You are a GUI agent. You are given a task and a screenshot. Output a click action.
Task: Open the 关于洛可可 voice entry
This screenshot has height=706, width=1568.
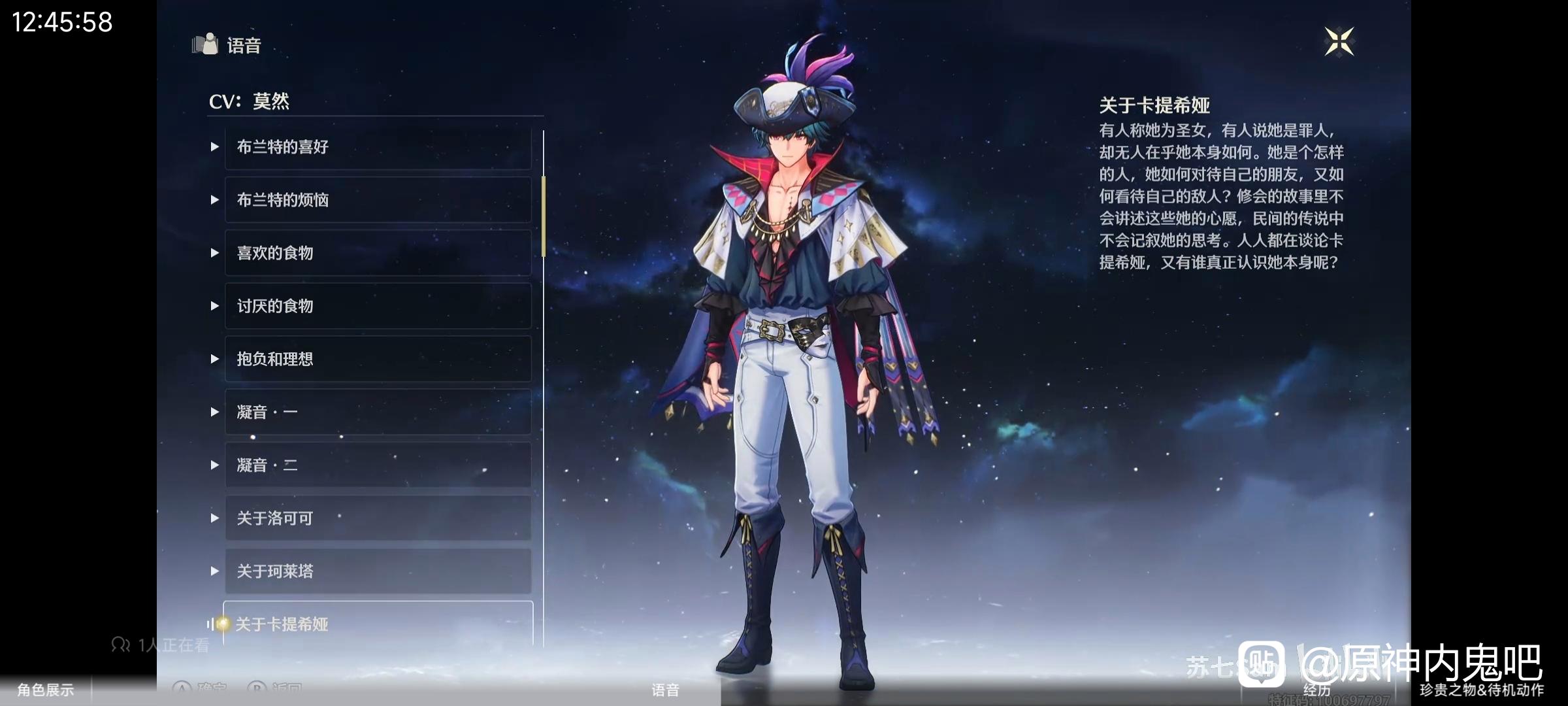[x=378, y=518]
